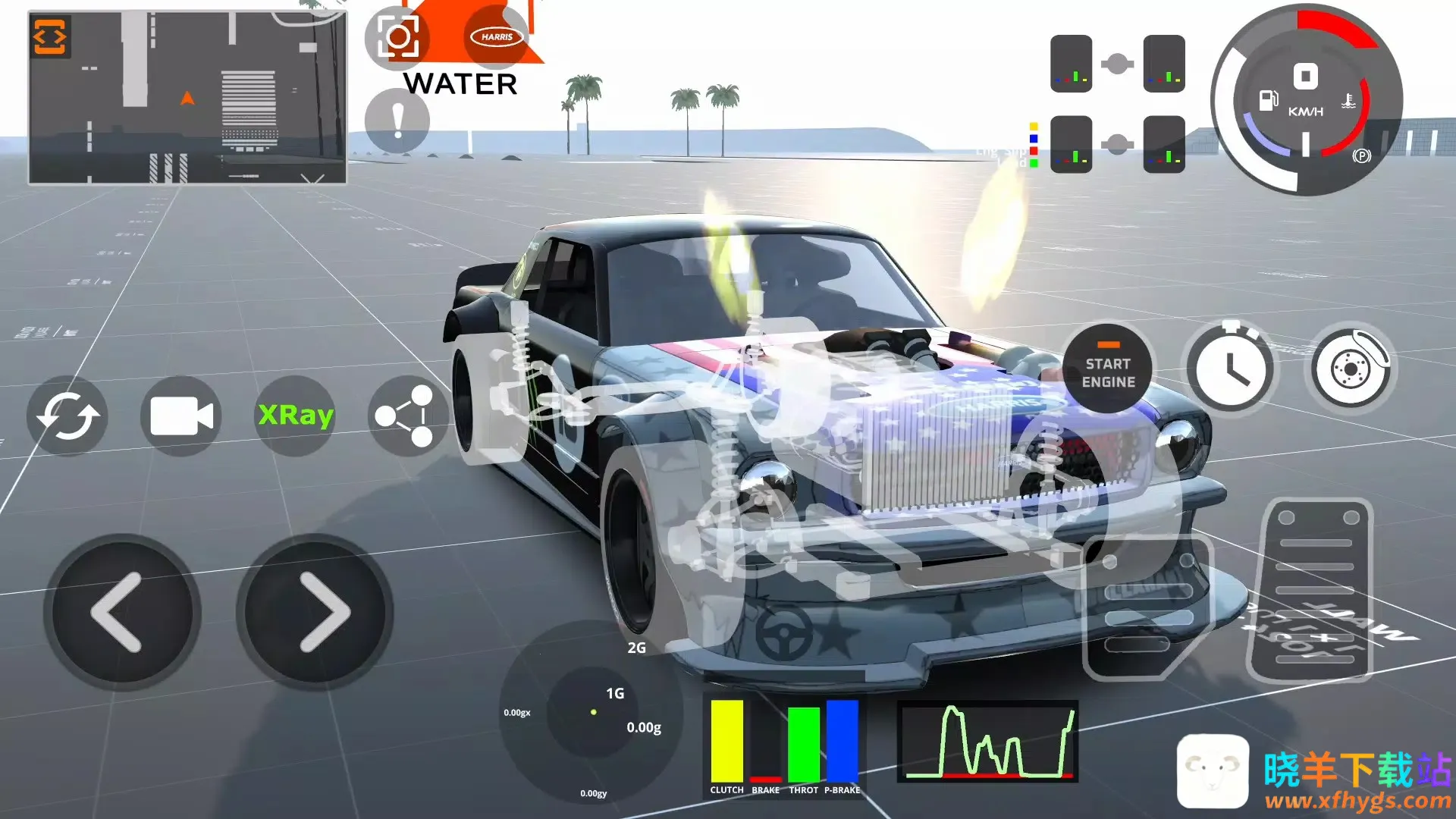Screen dimensions: 1456x819
Task: Steer left with the left arrow button
Action: [x=121, y=612]
